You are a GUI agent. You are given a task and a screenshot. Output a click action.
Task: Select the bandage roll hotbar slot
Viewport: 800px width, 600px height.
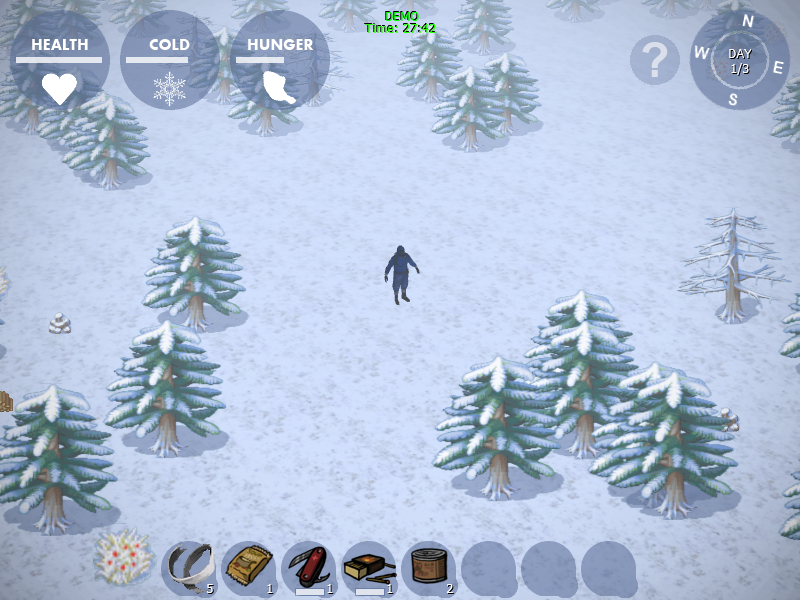(x=188, y=568)
